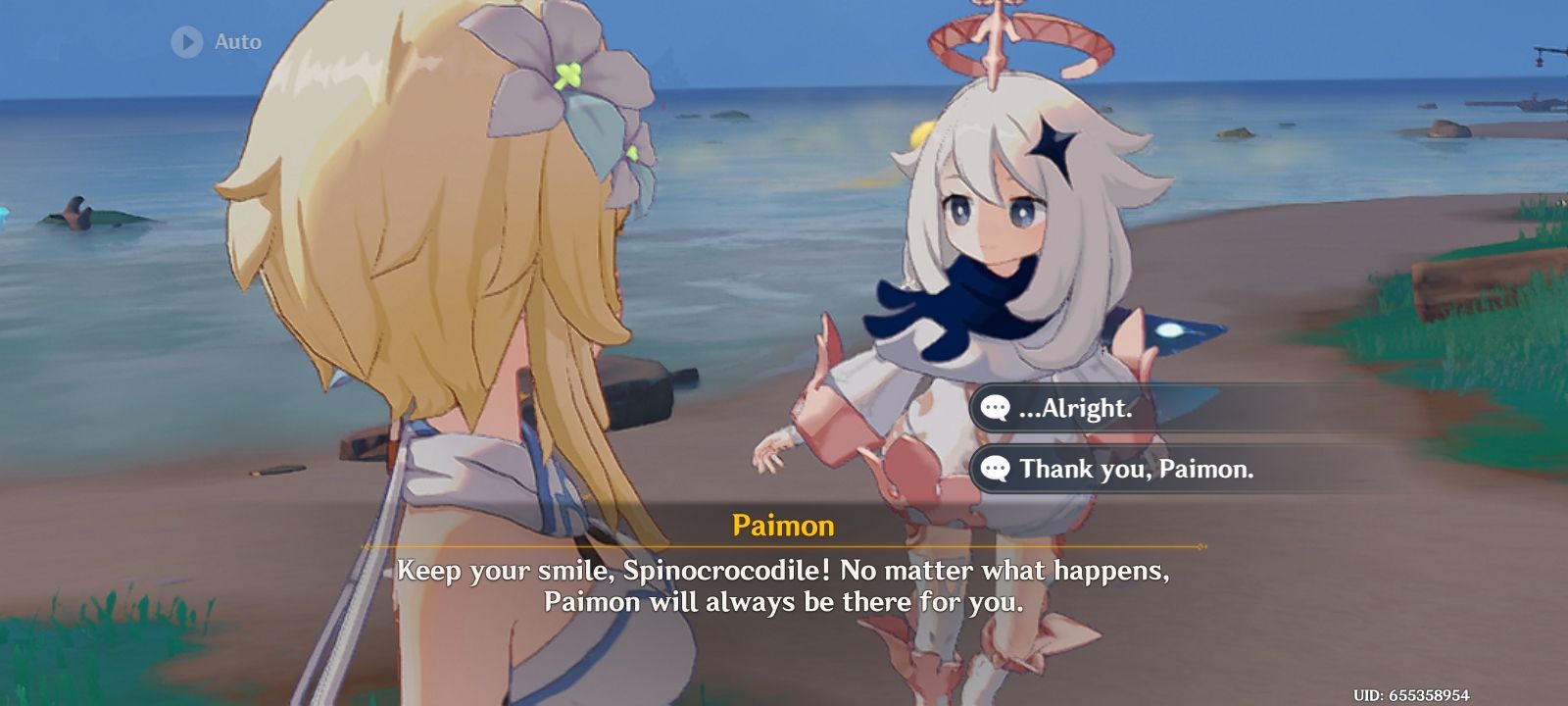The image size is (1568, 706).
Task: Click the chat bubble icon beside "Thank you, Paimon."
Action: (994, 470)
